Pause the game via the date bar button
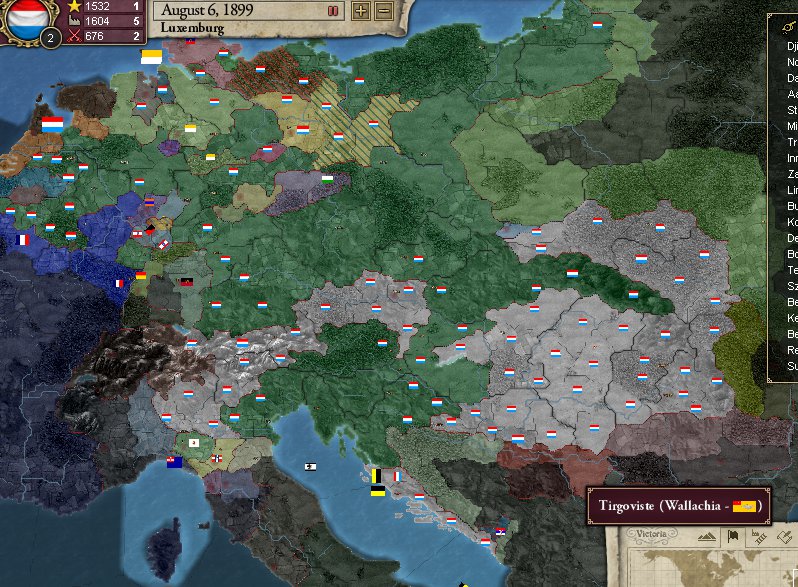 [x=333, y=11]
